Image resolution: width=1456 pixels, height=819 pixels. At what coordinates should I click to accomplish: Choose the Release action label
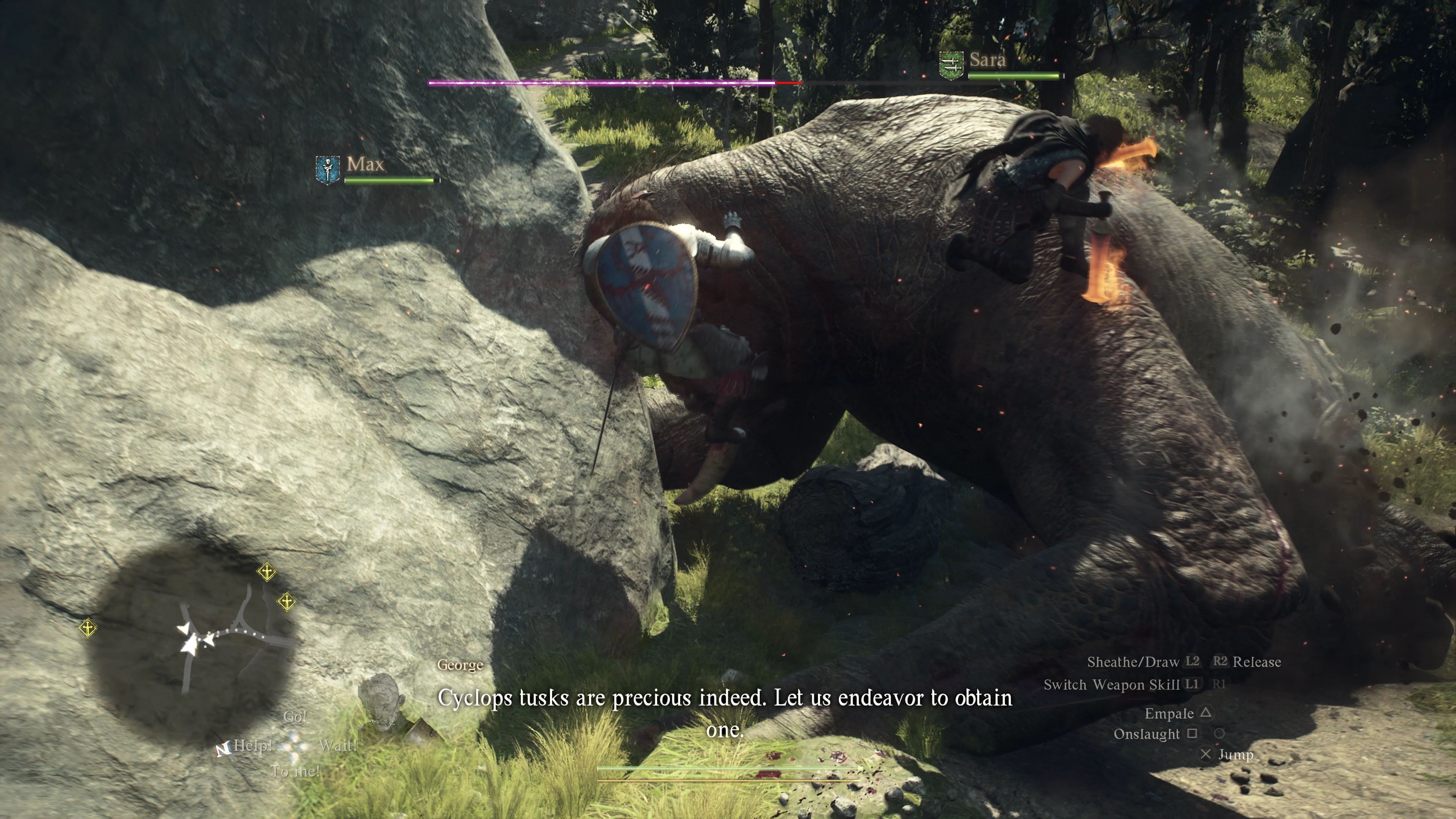coord(1257,662)
